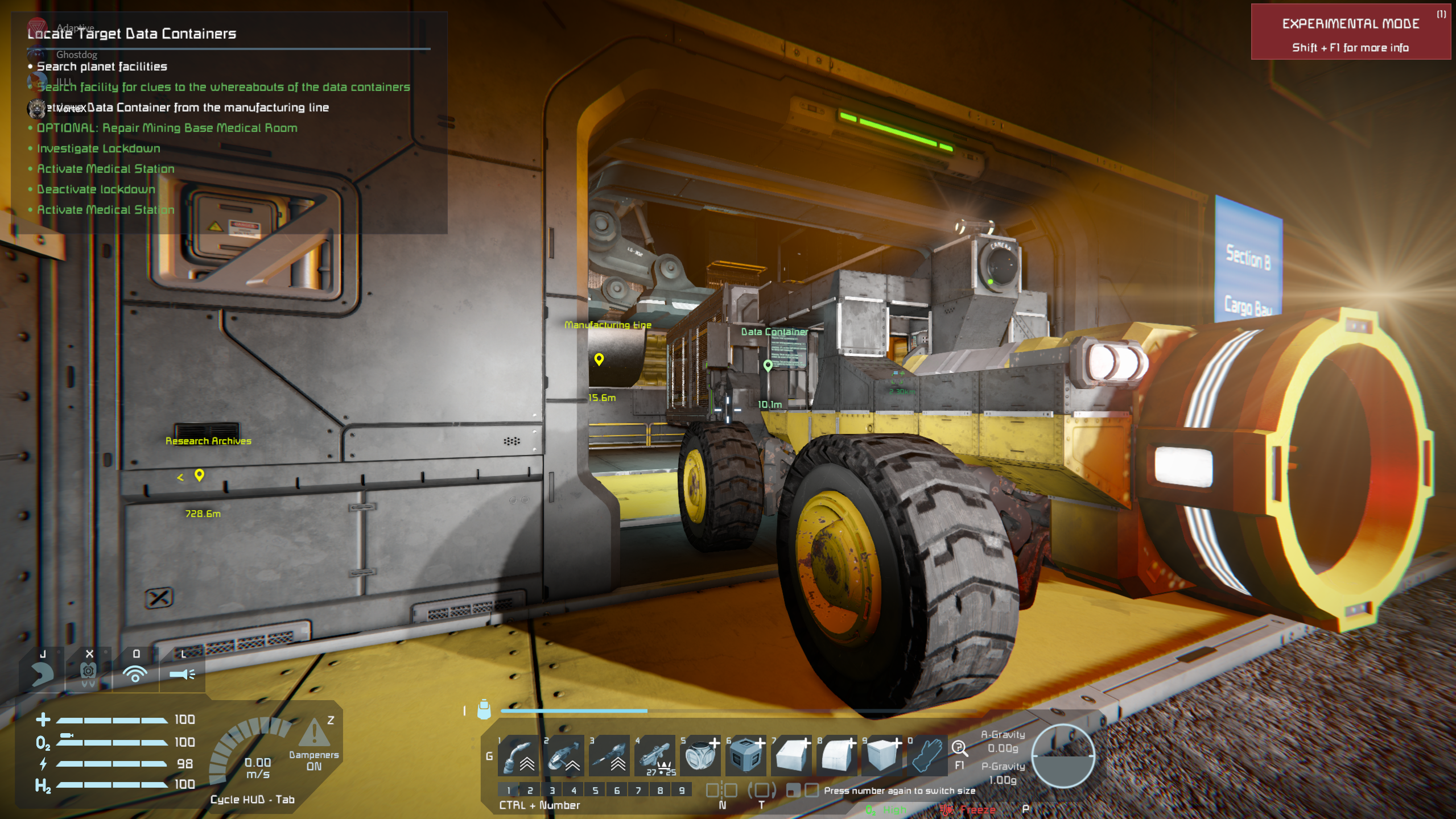1456x819 pixels.
Task: Switch to toolbar page 9
Action: [x=682, y=790]
